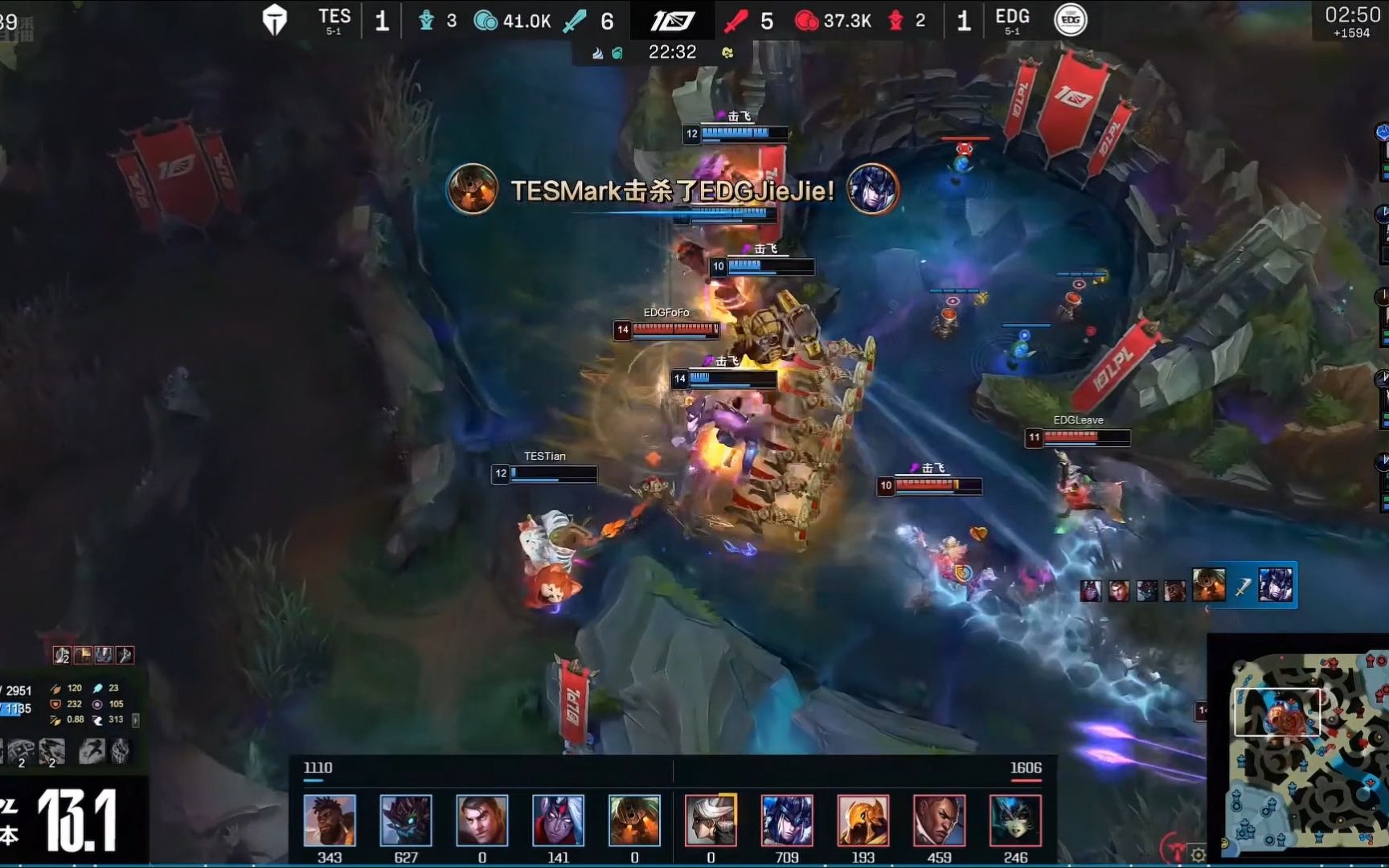Click the TES team logo
1389x868 pixels.
point(275,20)
